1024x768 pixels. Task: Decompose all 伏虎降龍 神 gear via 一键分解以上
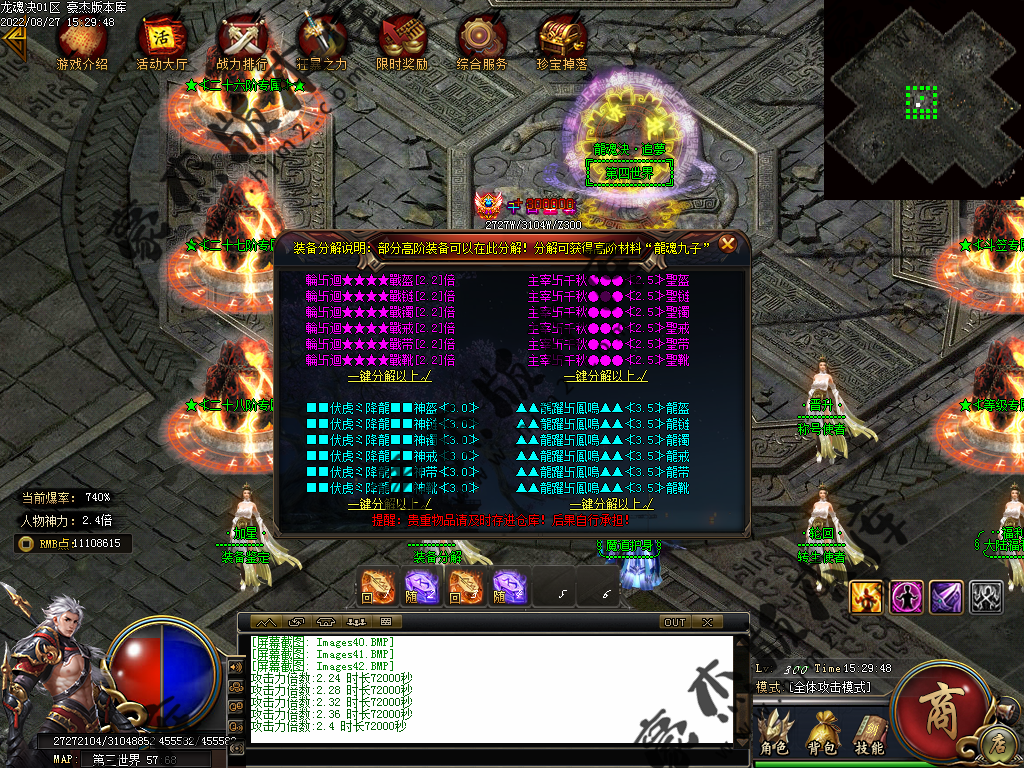pos(389,504)
